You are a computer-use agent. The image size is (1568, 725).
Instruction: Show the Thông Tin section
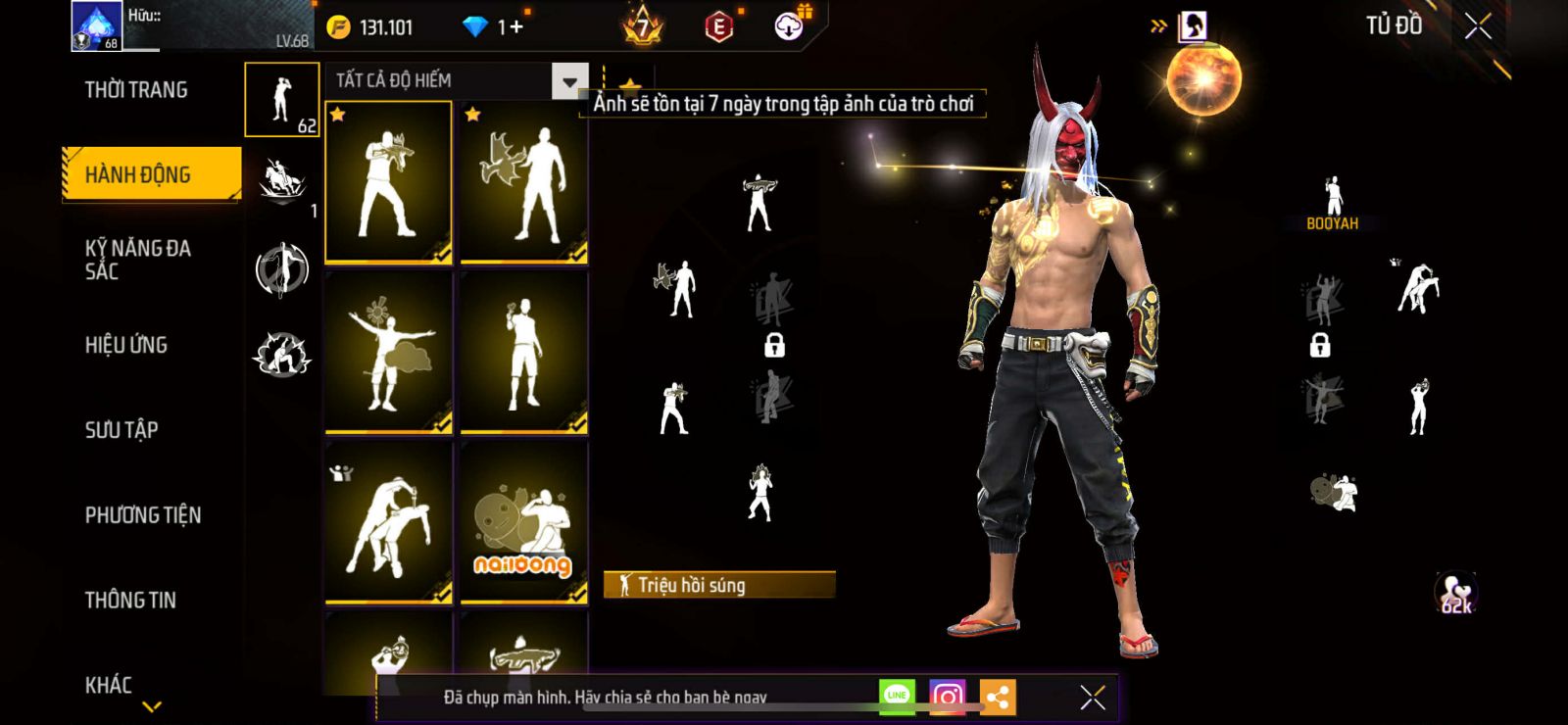click(x=130, y=600)
